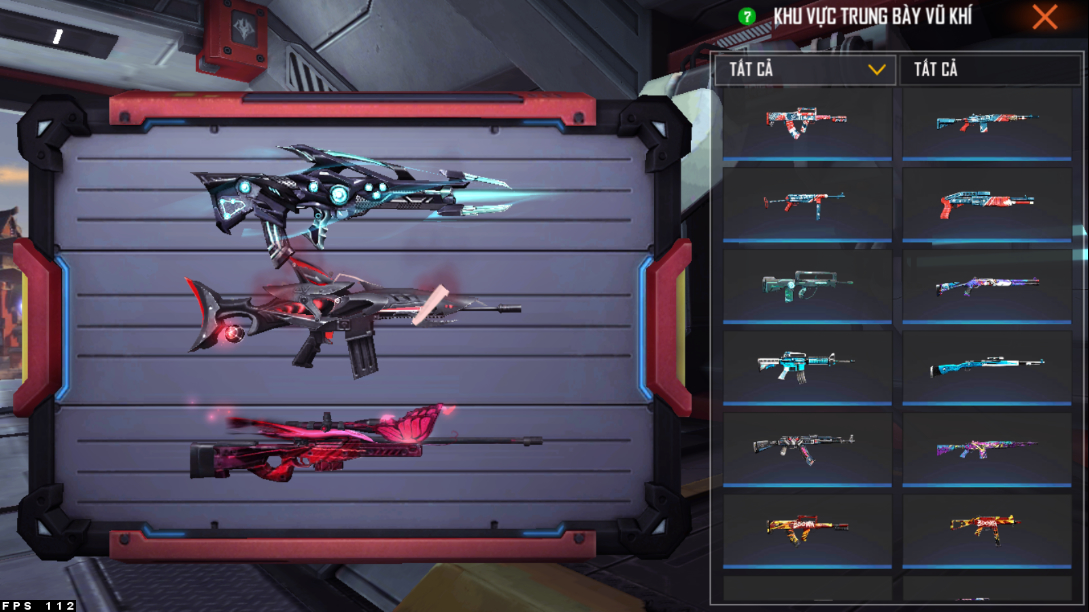The height and width of the screenshot is (612, 1089).
Task: Select the blue and white long rifle skin
Action: tap(988, 365)
